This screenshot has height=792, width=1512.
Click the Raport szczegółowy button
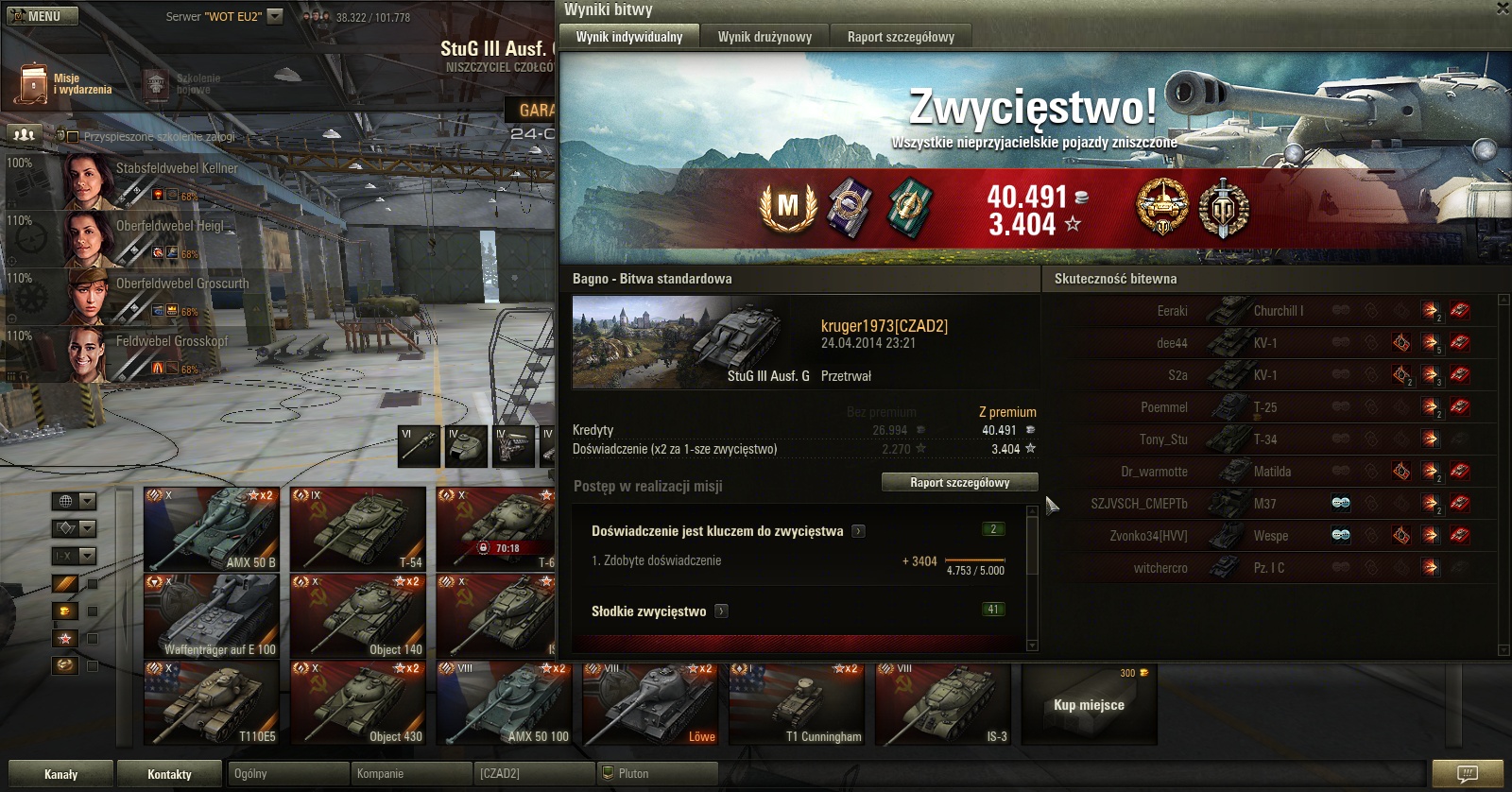tap(959, 482)
